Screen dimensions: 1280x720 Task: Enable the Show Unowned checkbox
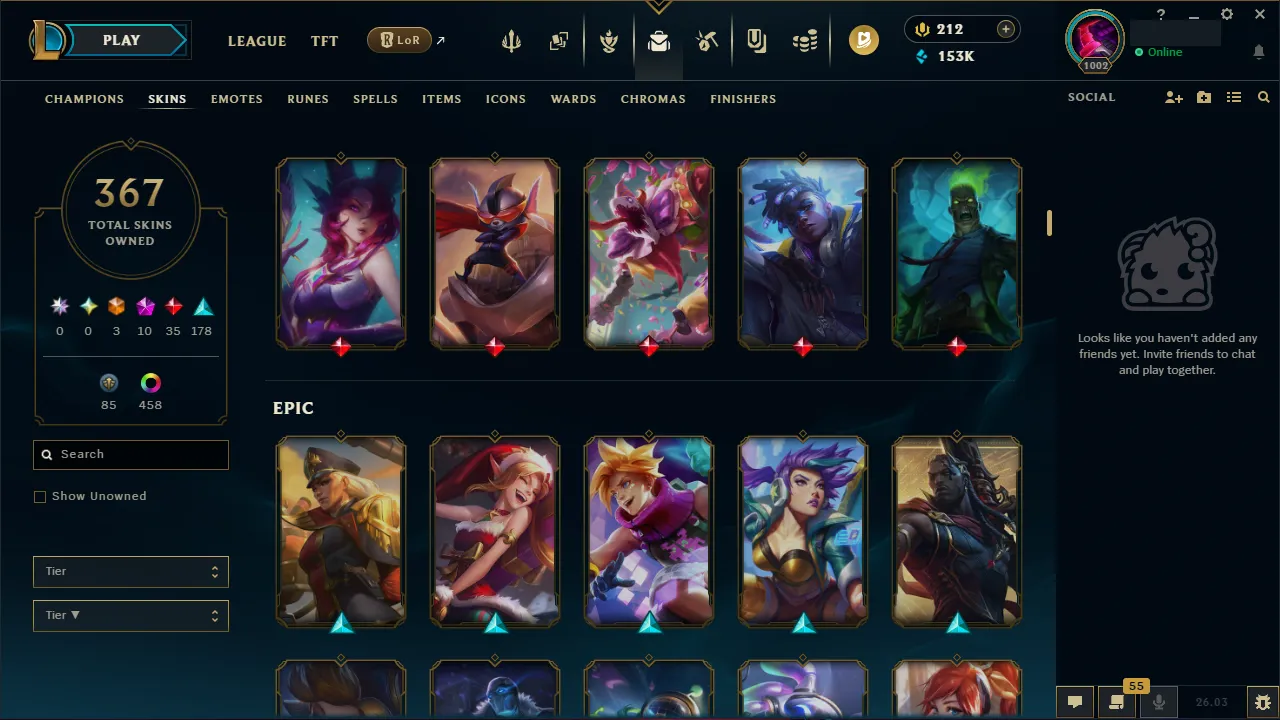coord(40,496)
